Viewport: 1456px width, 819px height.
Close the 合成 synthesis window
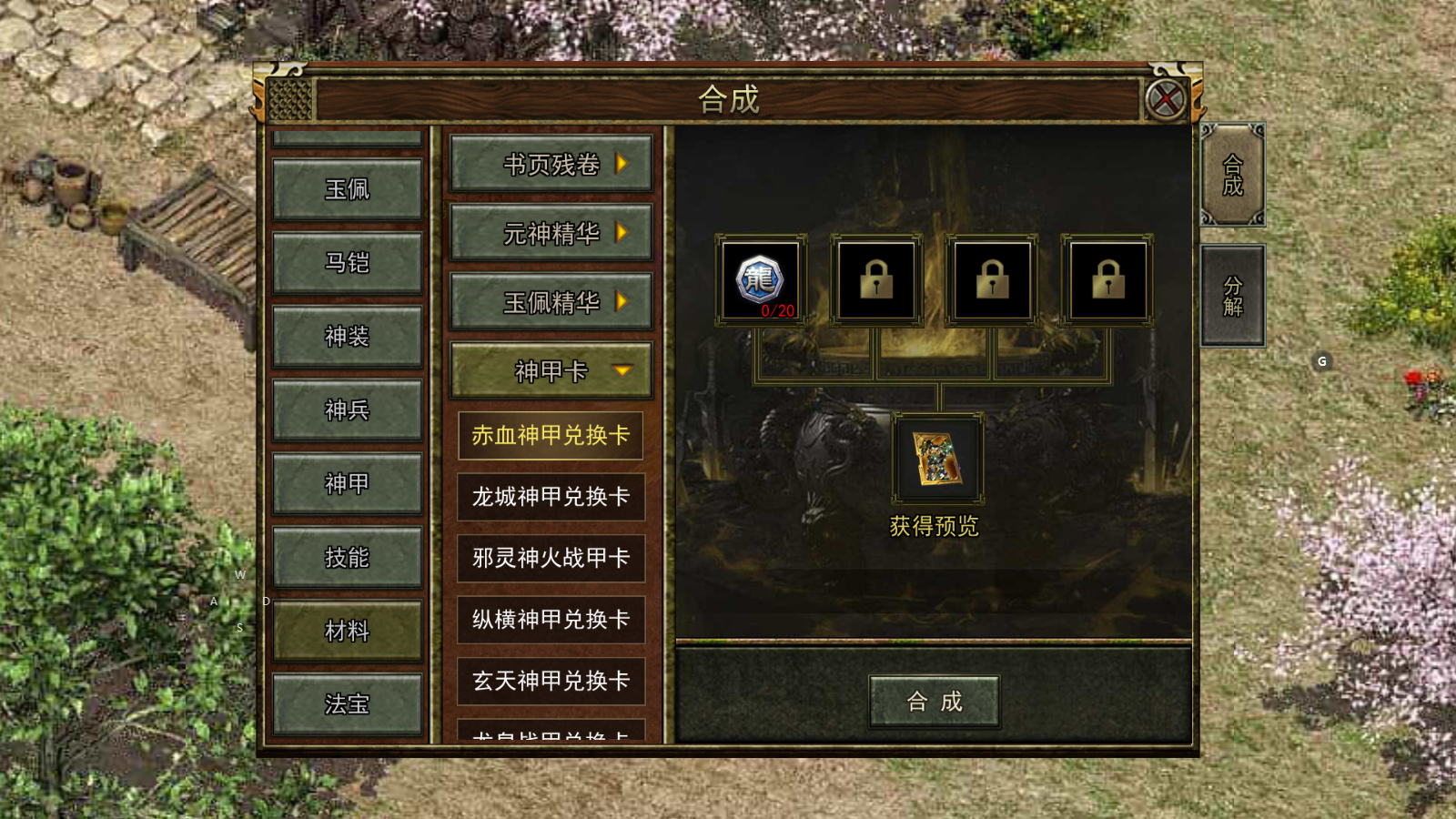coord(1165,99)
